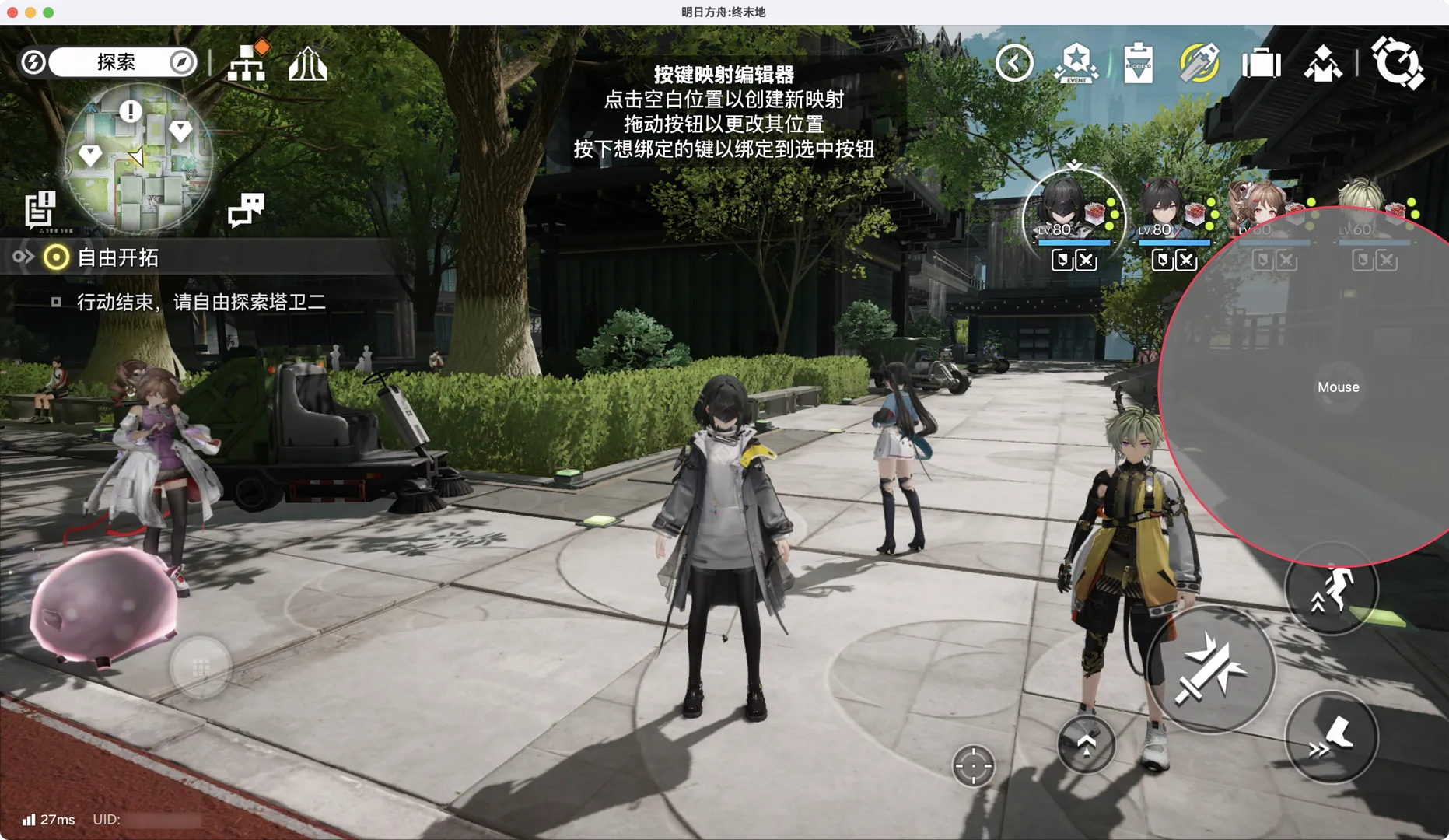The height and width of the screenshot is (840, 1449).
Task: Open the backpack inventory icon
Action: pos(1261,63)
